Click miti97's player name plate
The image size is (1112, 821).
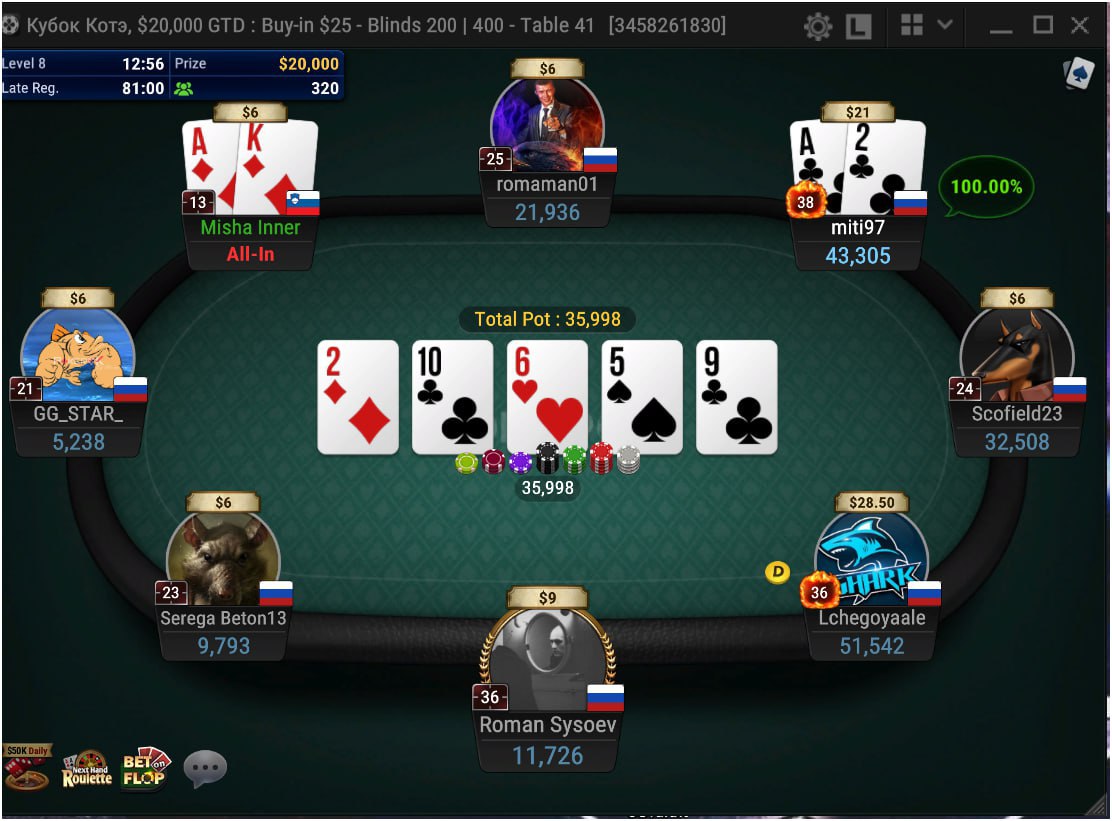click(x=858, y=228)
